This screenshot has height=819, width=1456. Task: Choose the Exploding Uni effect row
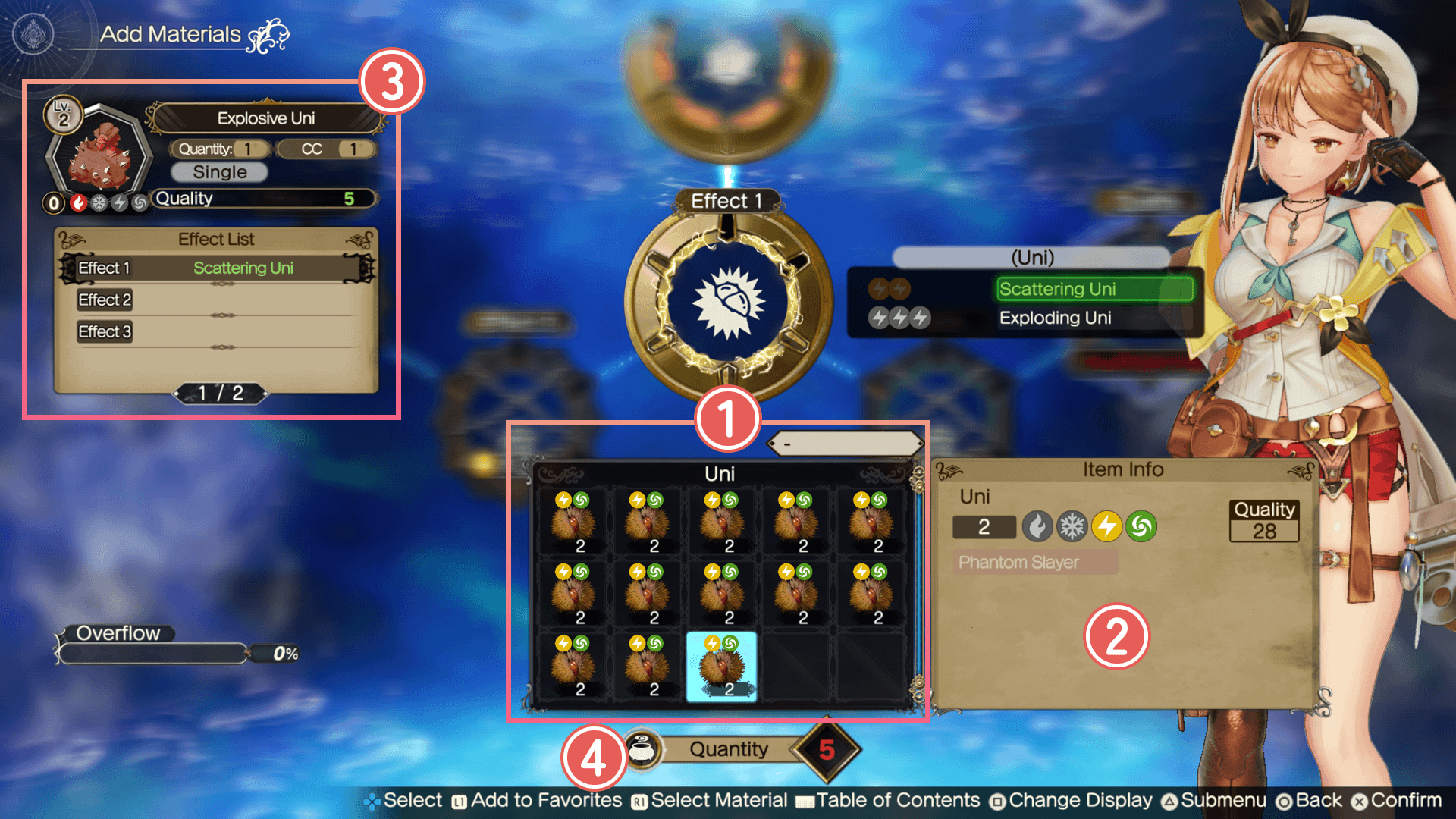coord(1055,318)
